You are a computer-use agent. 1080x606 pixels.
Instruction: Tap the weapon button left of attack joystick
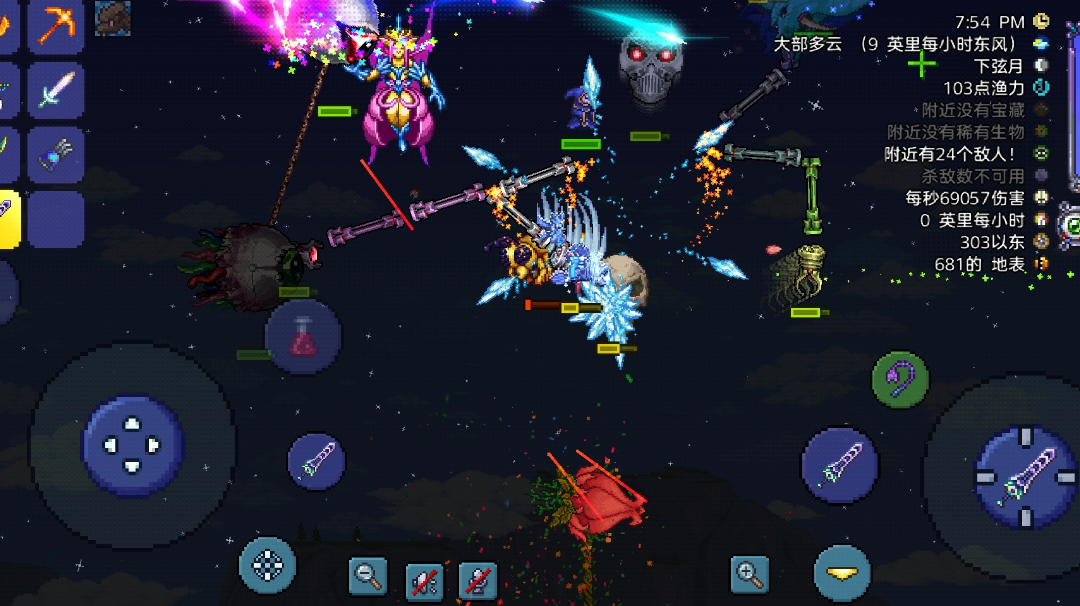pos(839,465)
